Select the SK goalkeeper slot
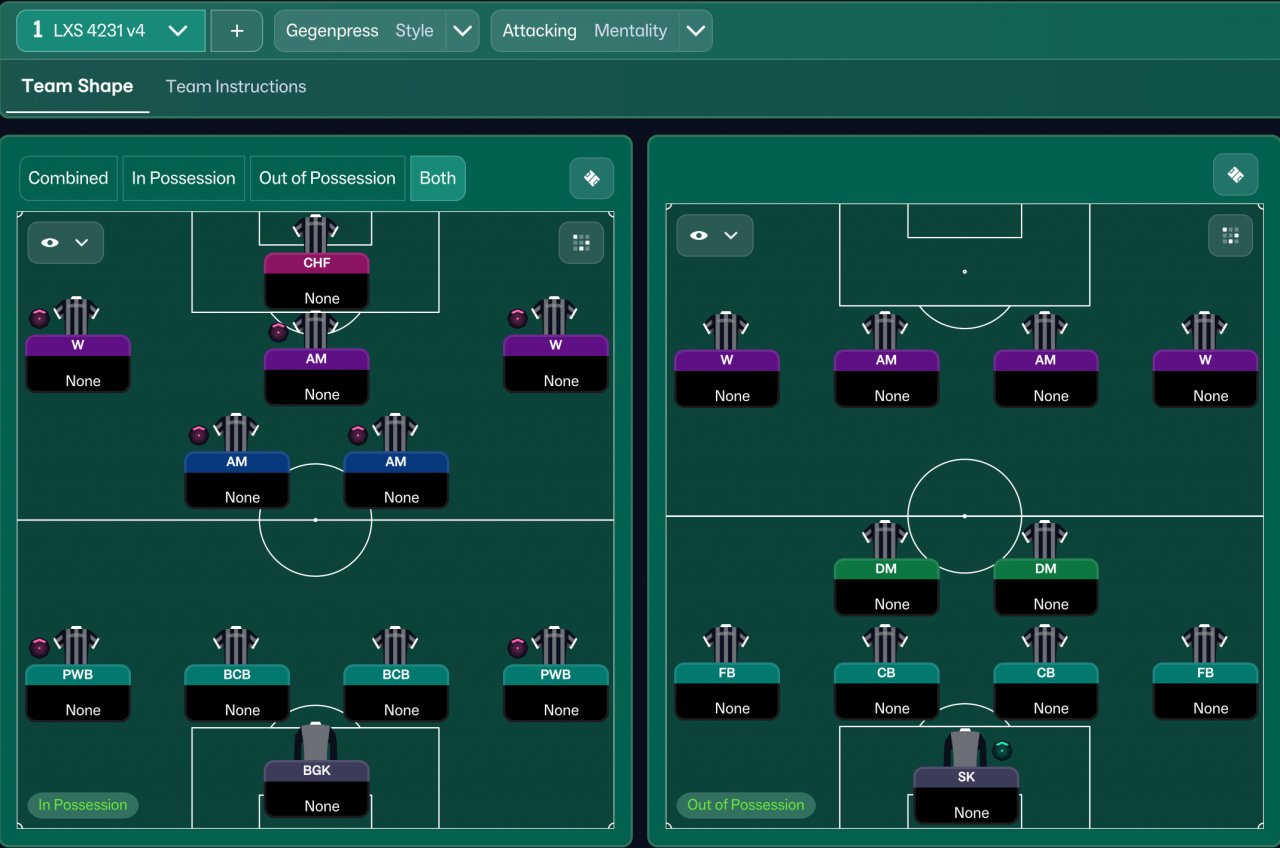Screen dimensions: 1280x848 [x=966, y=794]
